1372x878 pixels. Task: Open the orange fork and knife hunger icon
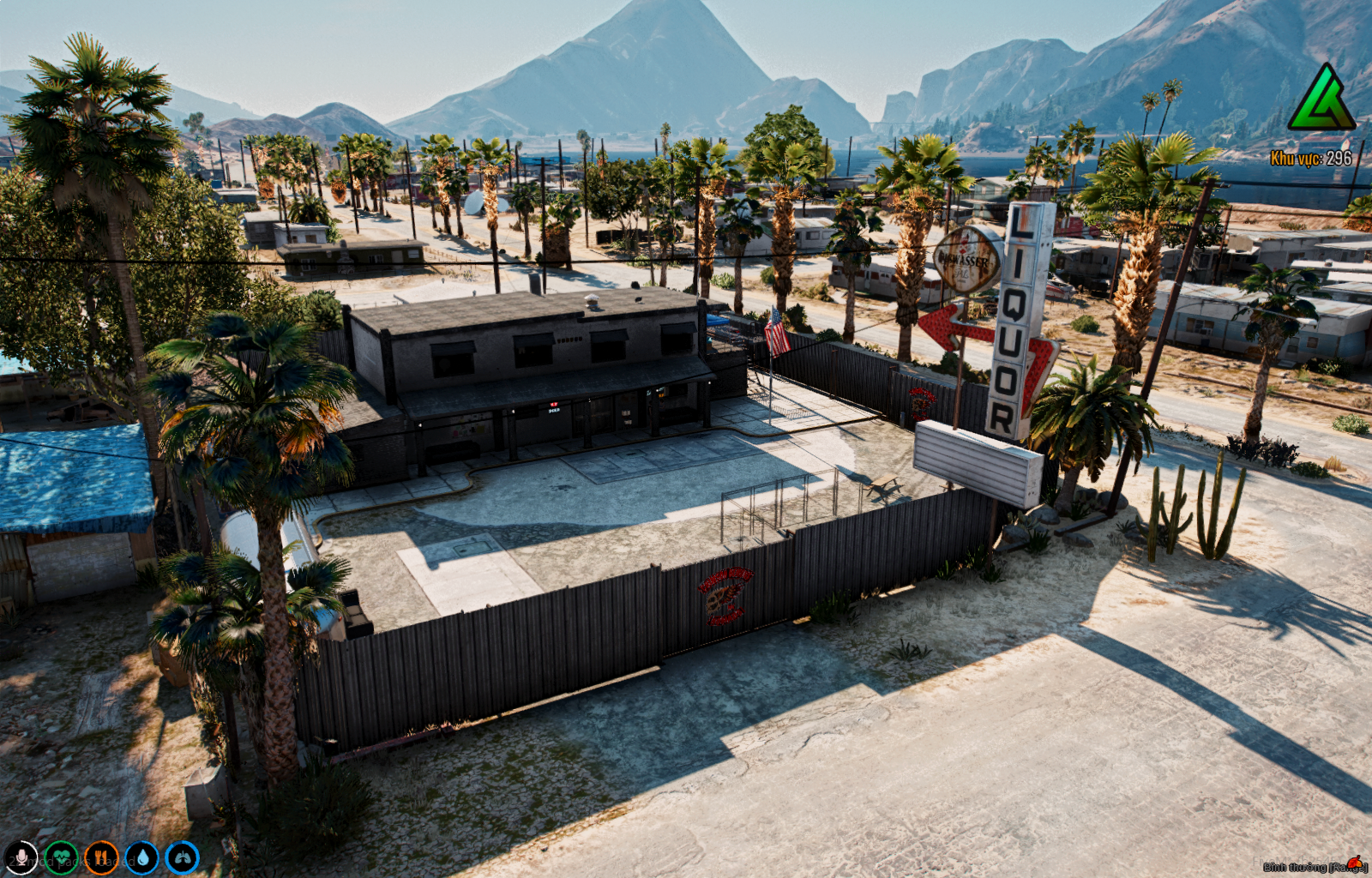(x=101, y=857)
